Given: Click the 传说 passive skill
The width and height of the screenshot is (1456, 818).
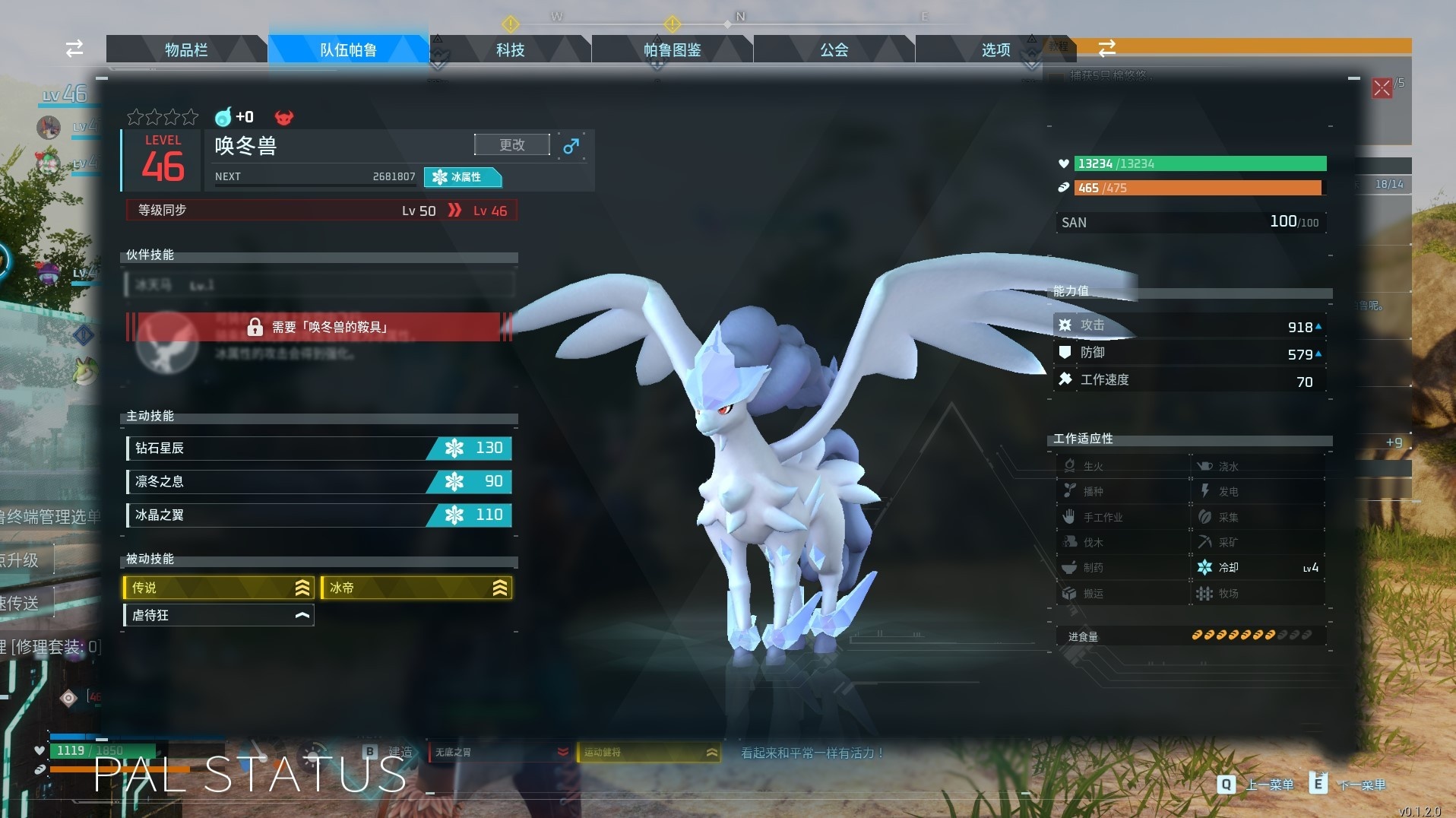Looking at the screenshot, I should tap(219, 588).
